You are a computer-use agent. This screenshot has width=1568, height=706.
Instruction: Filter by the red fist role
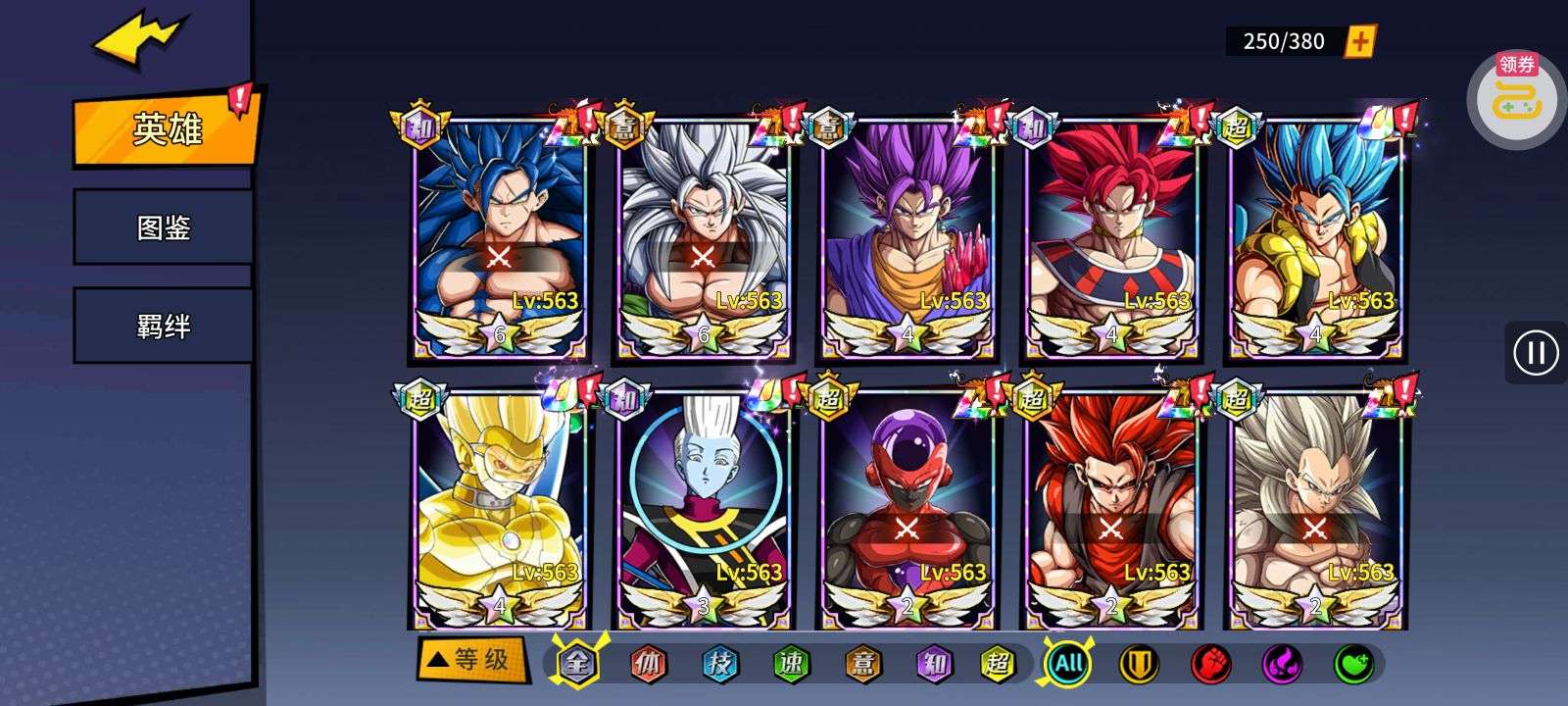tap(1210, 664)
